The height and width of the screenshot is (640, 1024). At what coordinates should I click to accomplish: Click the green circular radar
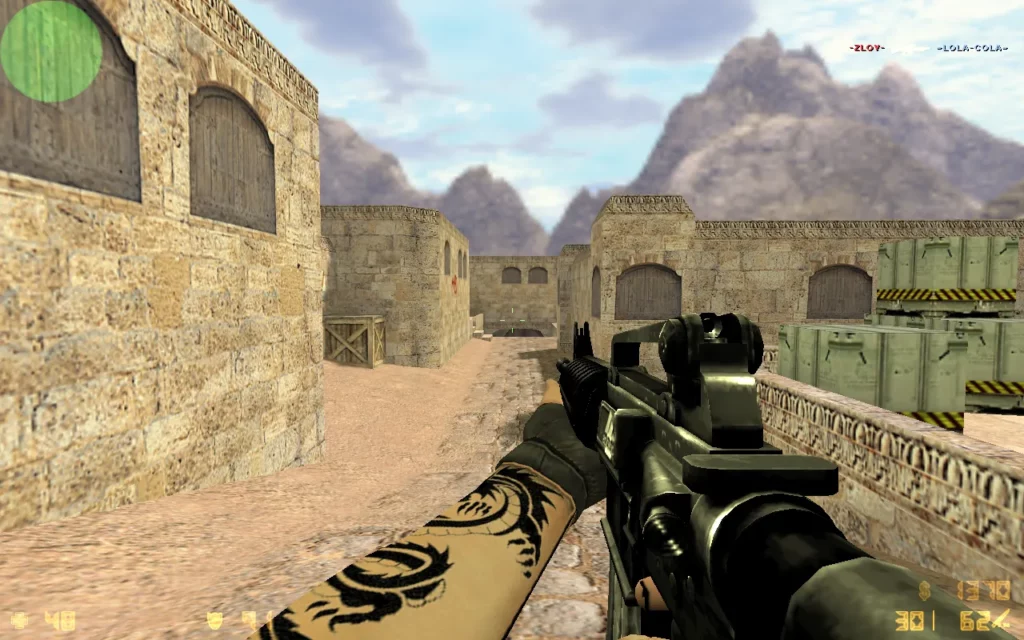pos(51,51)
